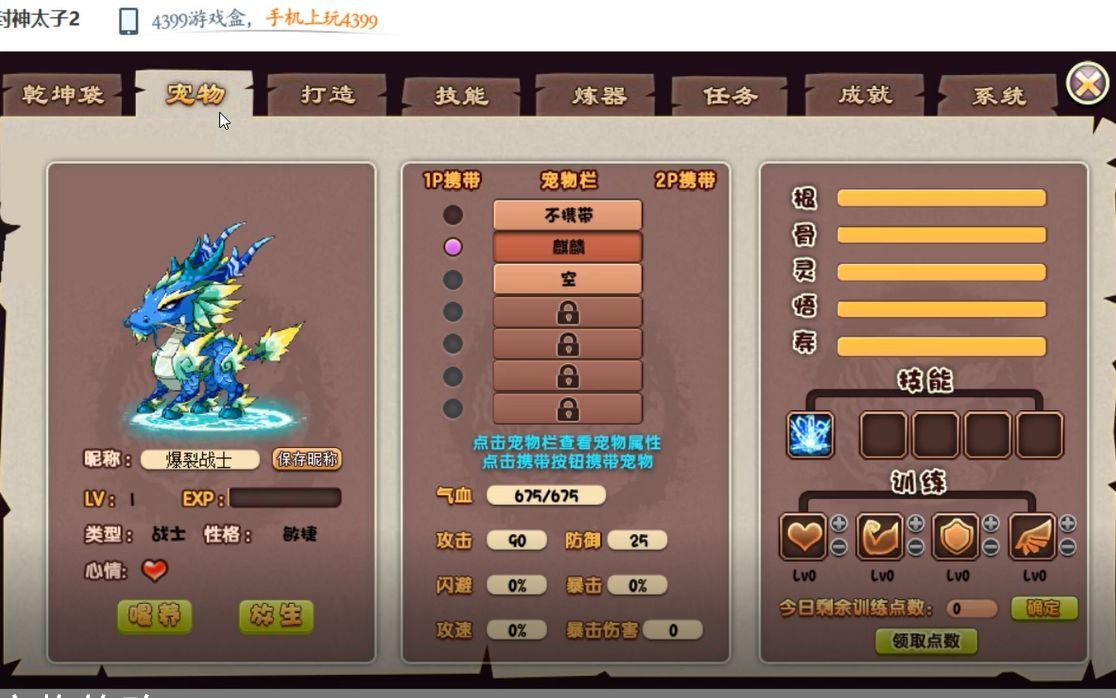Show the 任务 tab
The image size is (1116, 698).
coord(731,96)
